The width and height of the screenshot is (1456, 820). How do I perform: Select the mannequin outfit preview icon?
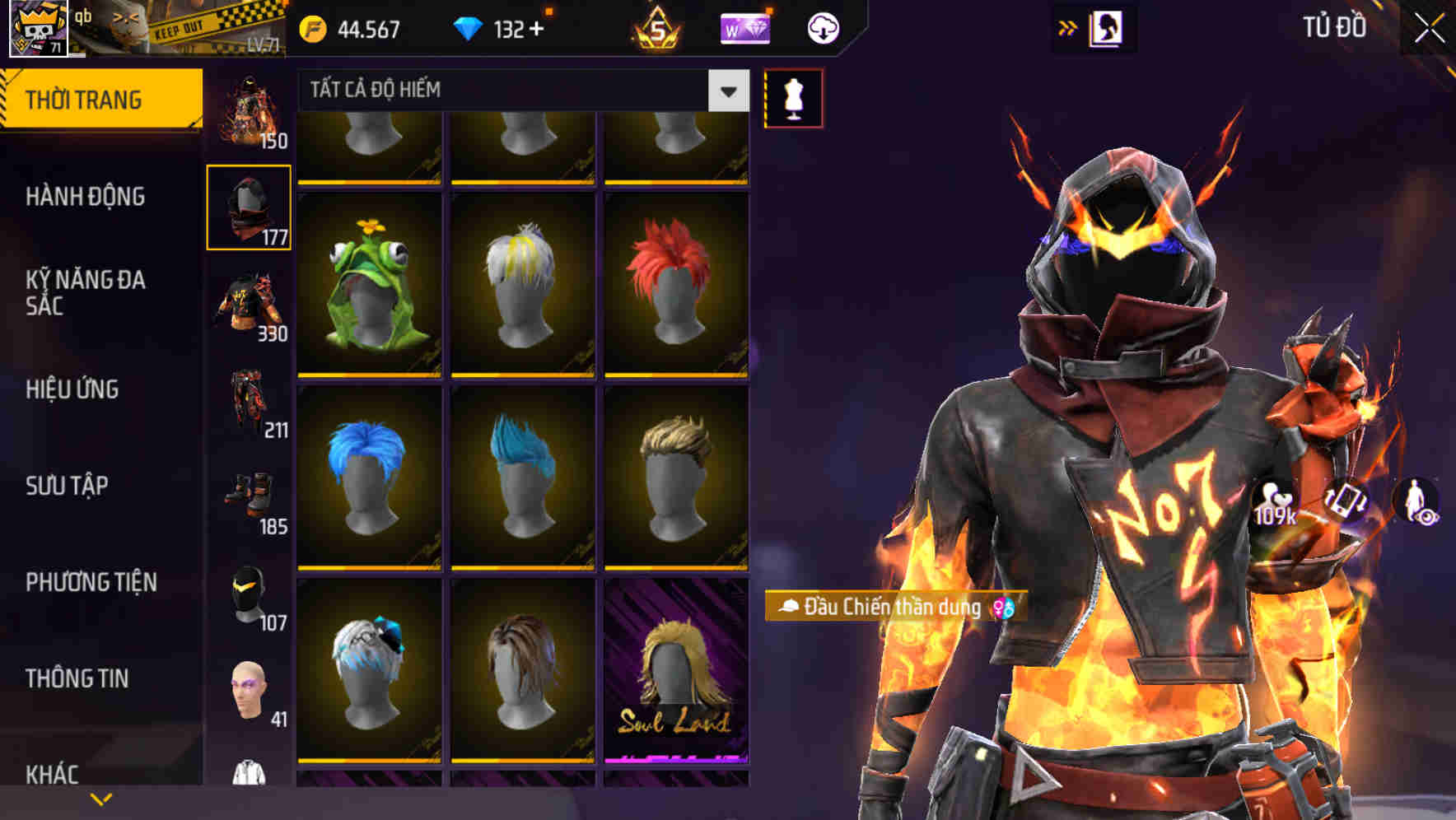tap(792, 98)
